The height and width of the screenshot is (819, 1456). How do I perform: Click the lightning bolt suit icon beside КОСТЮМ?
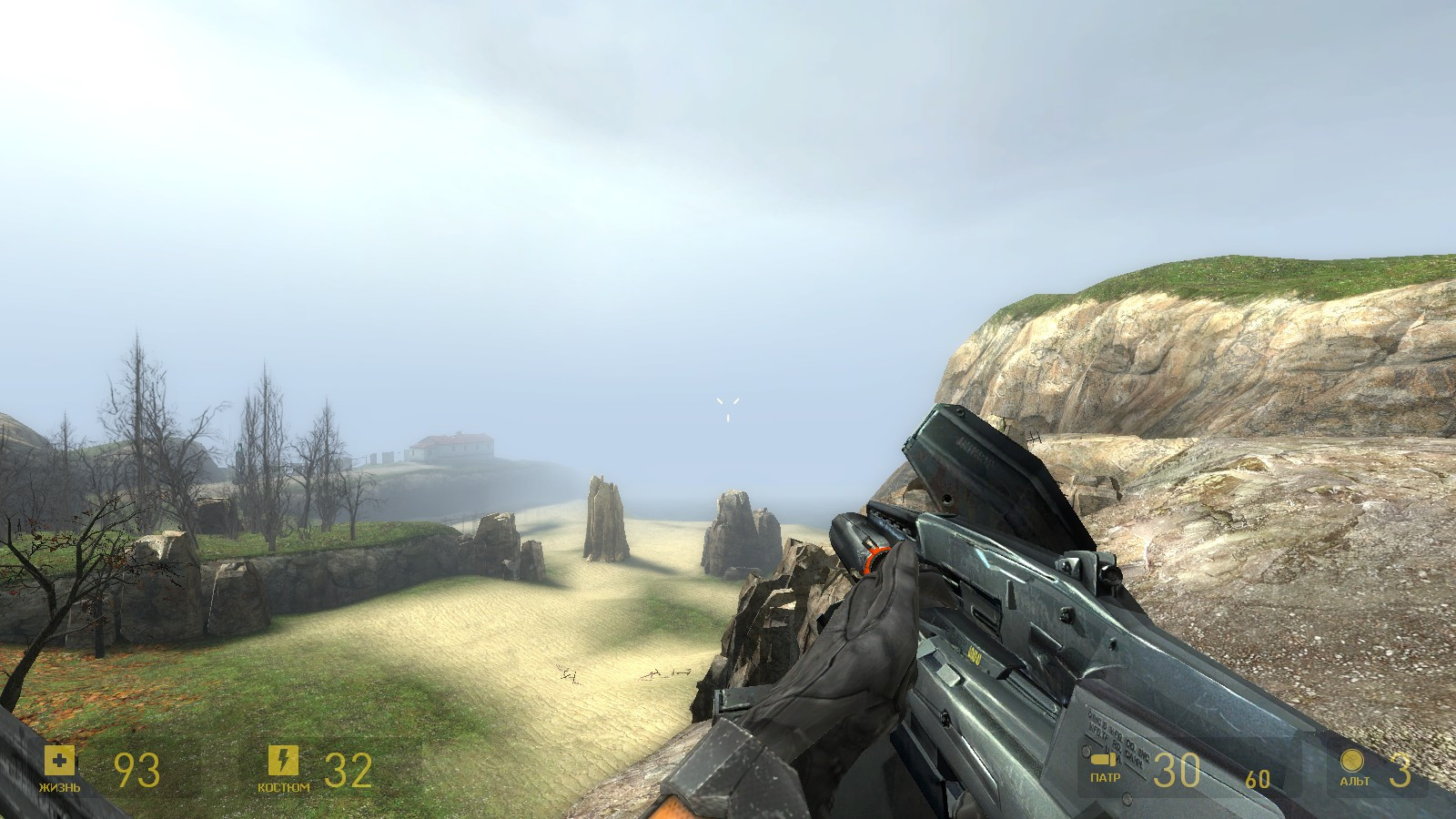click(282, 760)
